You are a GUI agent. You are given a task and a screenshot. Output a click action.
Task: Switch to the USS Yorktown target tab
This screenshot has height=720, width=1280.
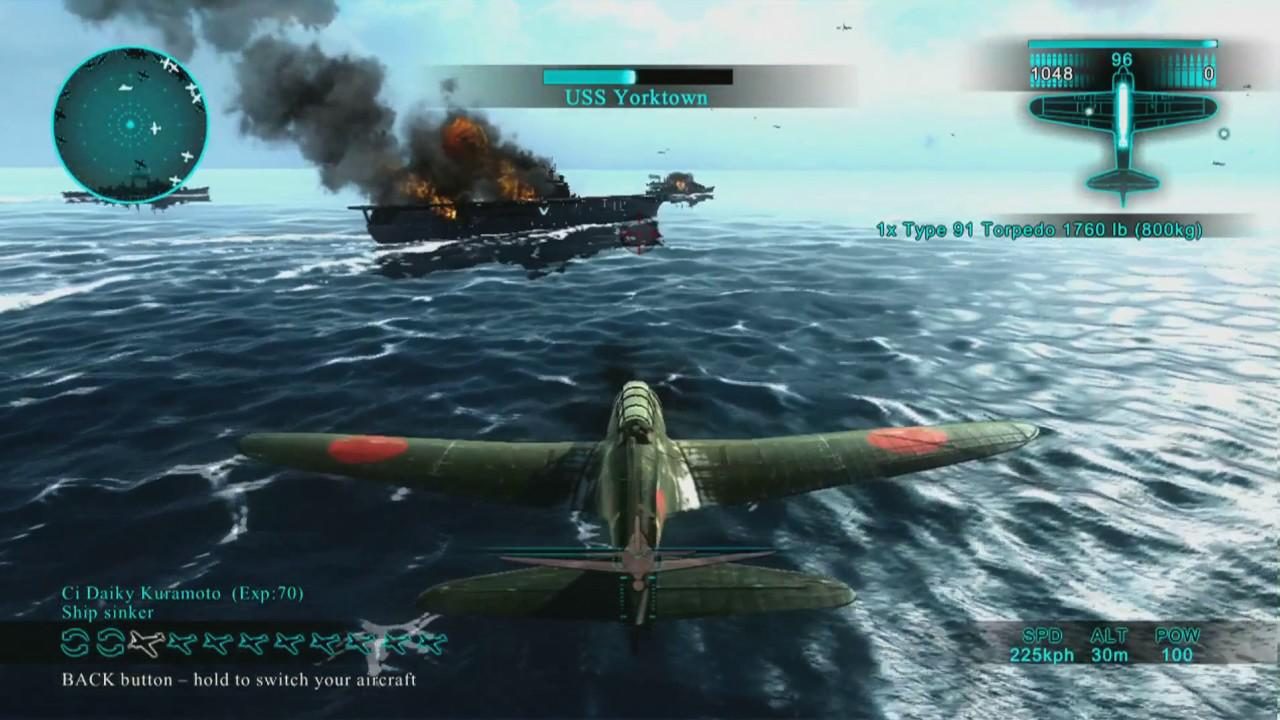(637, 97)
